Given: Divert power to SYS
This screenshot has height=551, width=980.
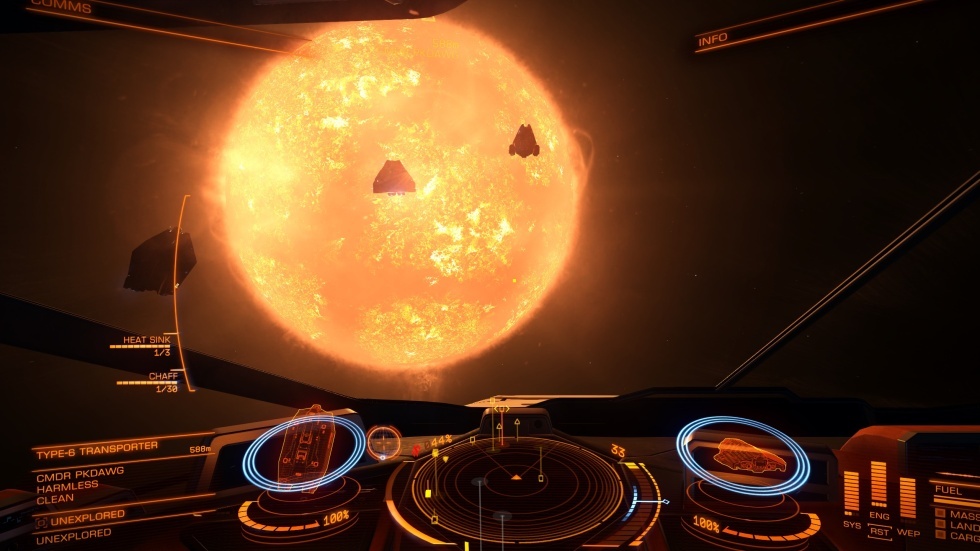Looking at the screenshot, I should coord(852,523).
